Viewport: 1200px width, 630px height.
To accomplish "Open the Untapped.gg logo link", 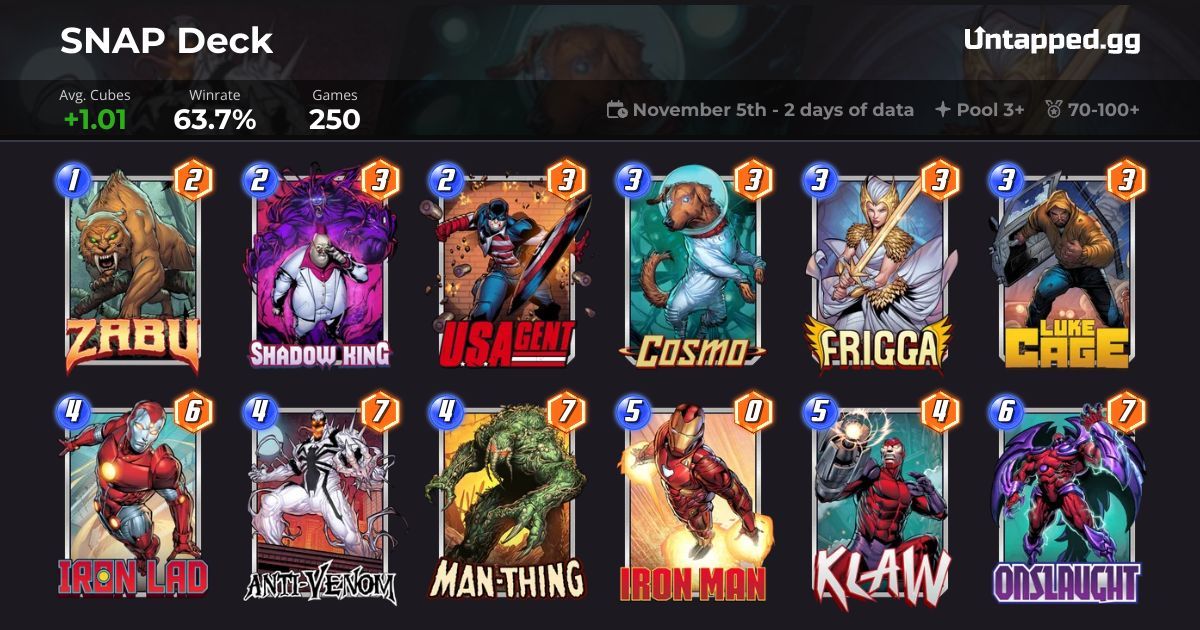I will (1052, 40).
